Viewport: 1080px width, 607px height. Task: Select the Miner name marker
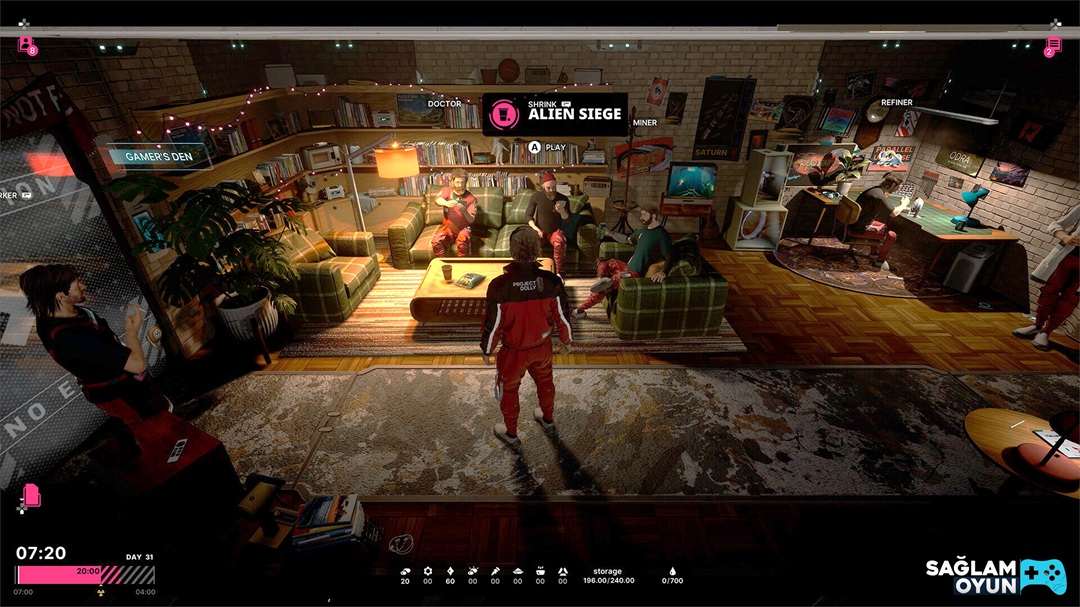pyautogui.click(x=645, y=122)
